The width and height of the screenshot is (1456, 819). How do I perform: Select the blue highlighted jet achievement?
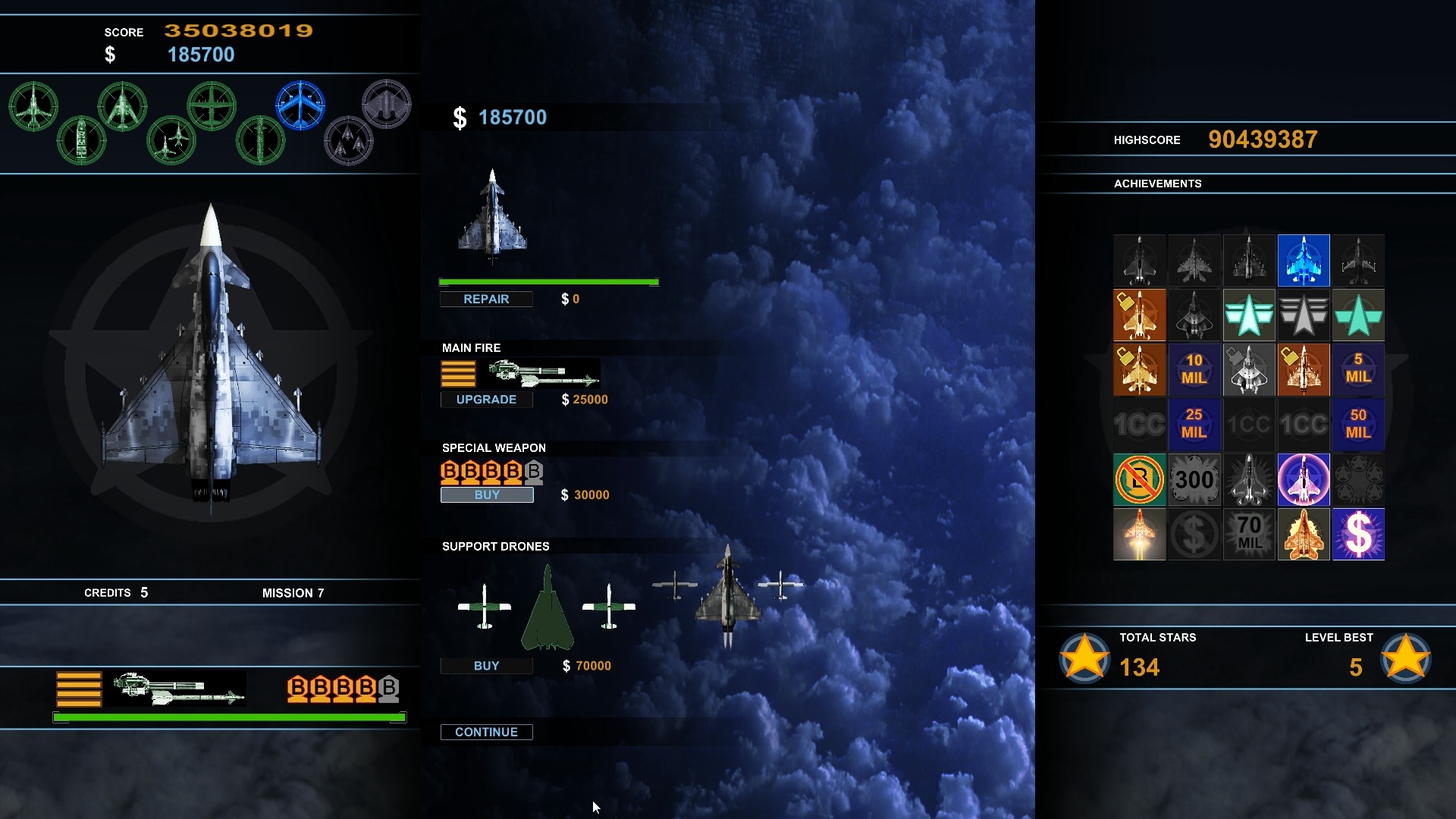point(1303,260)
